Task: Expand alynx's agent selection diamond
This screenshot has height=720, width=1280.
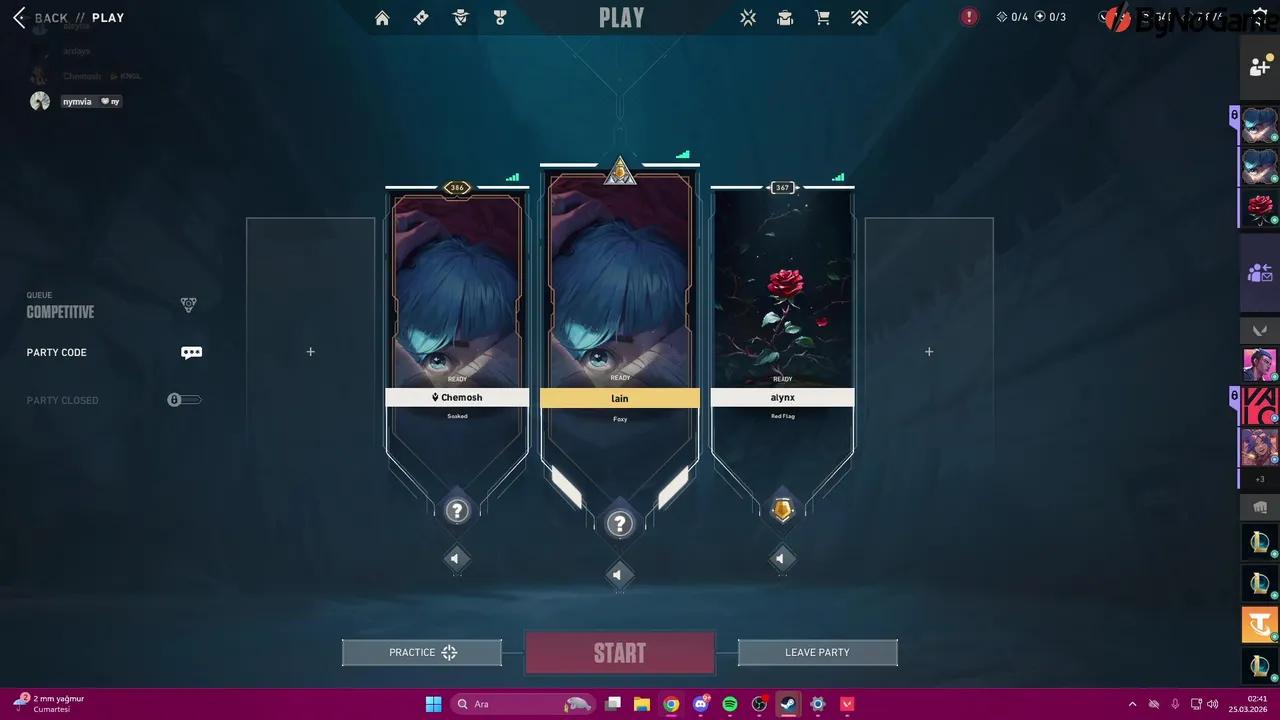Action: pos(782,510)
